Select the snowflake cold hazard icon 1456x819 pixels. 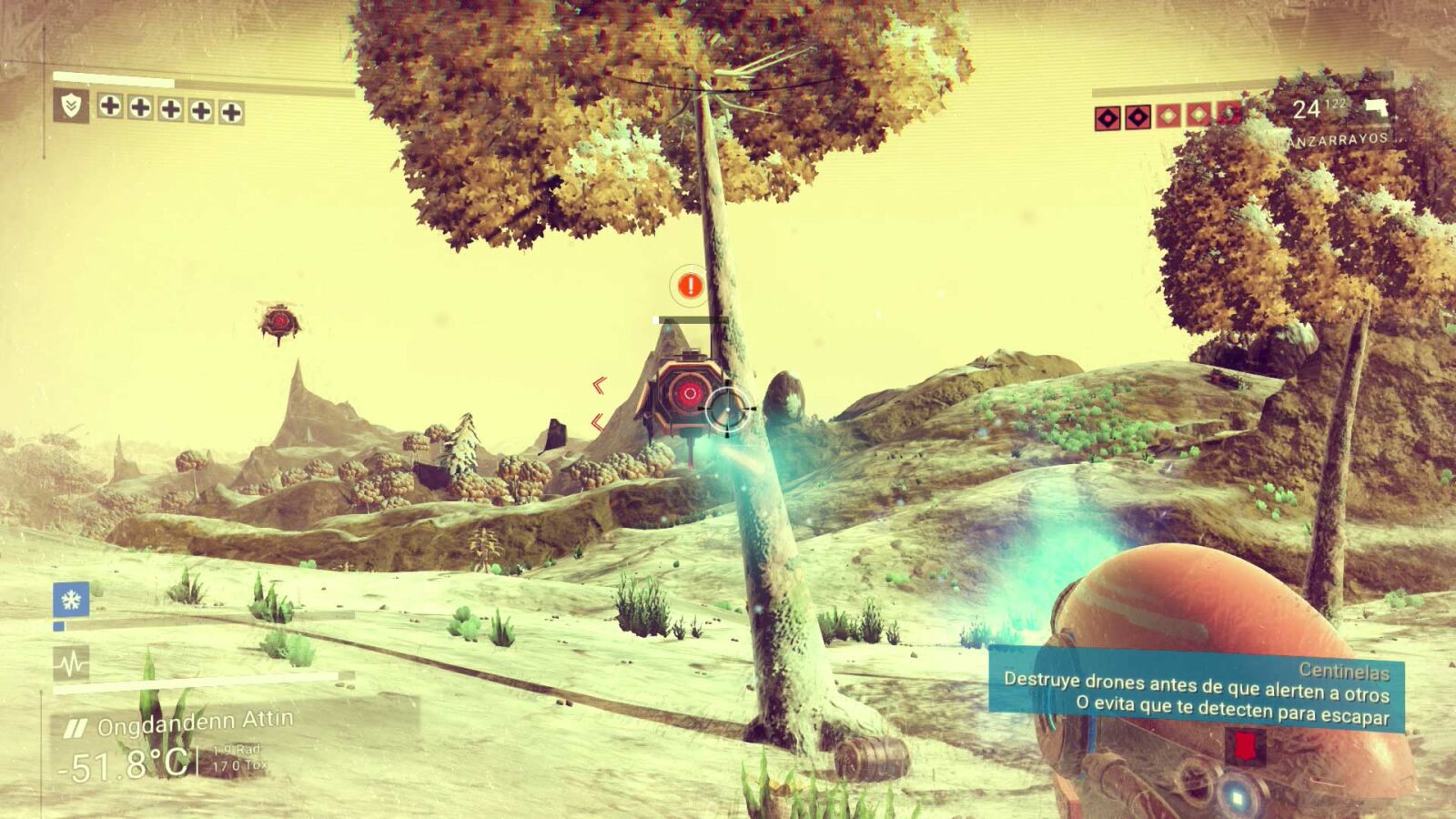click(x=71, y=599)
